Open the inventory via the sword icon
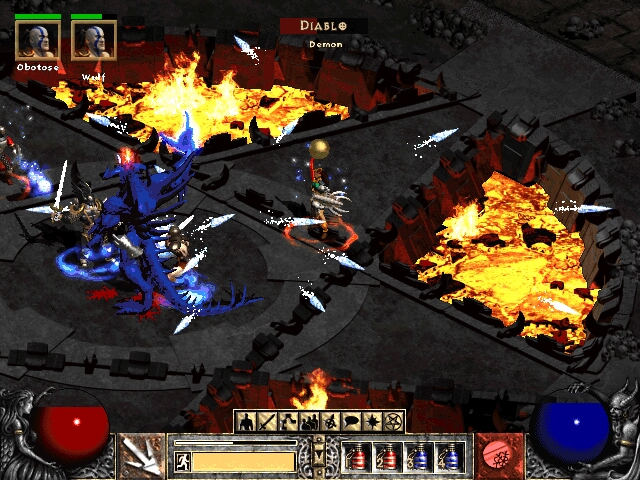This screenshot has width=640, height=480. point(267,421)
